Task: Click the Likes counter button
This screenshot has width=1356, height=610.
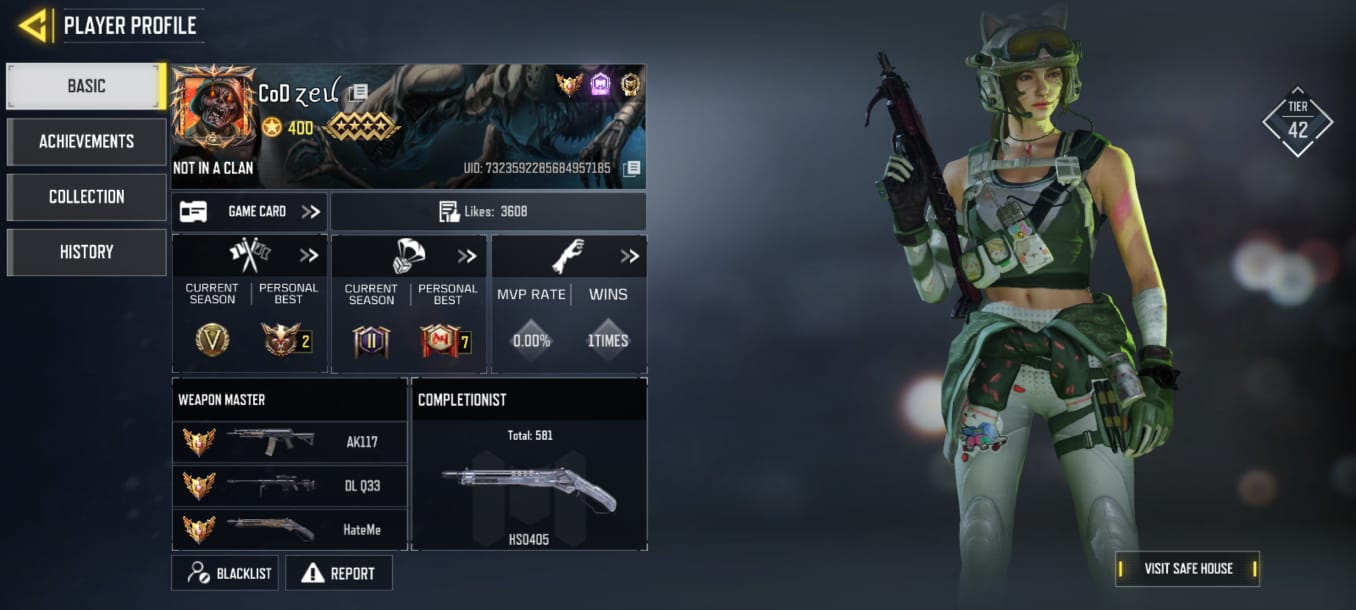Action: (x=488, y=211)
